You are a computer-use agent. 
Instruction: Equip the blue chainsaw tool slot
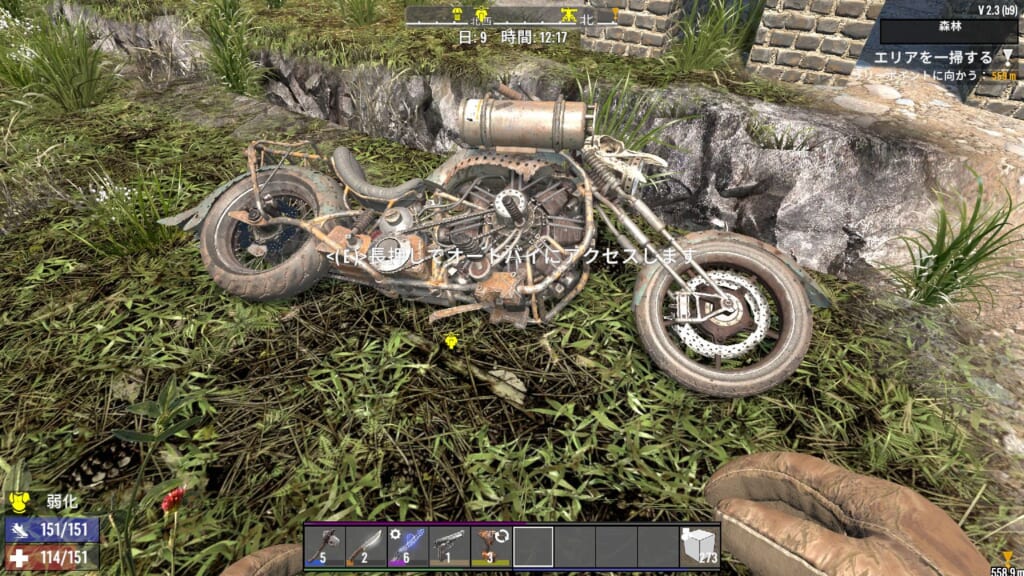(407, 546)
